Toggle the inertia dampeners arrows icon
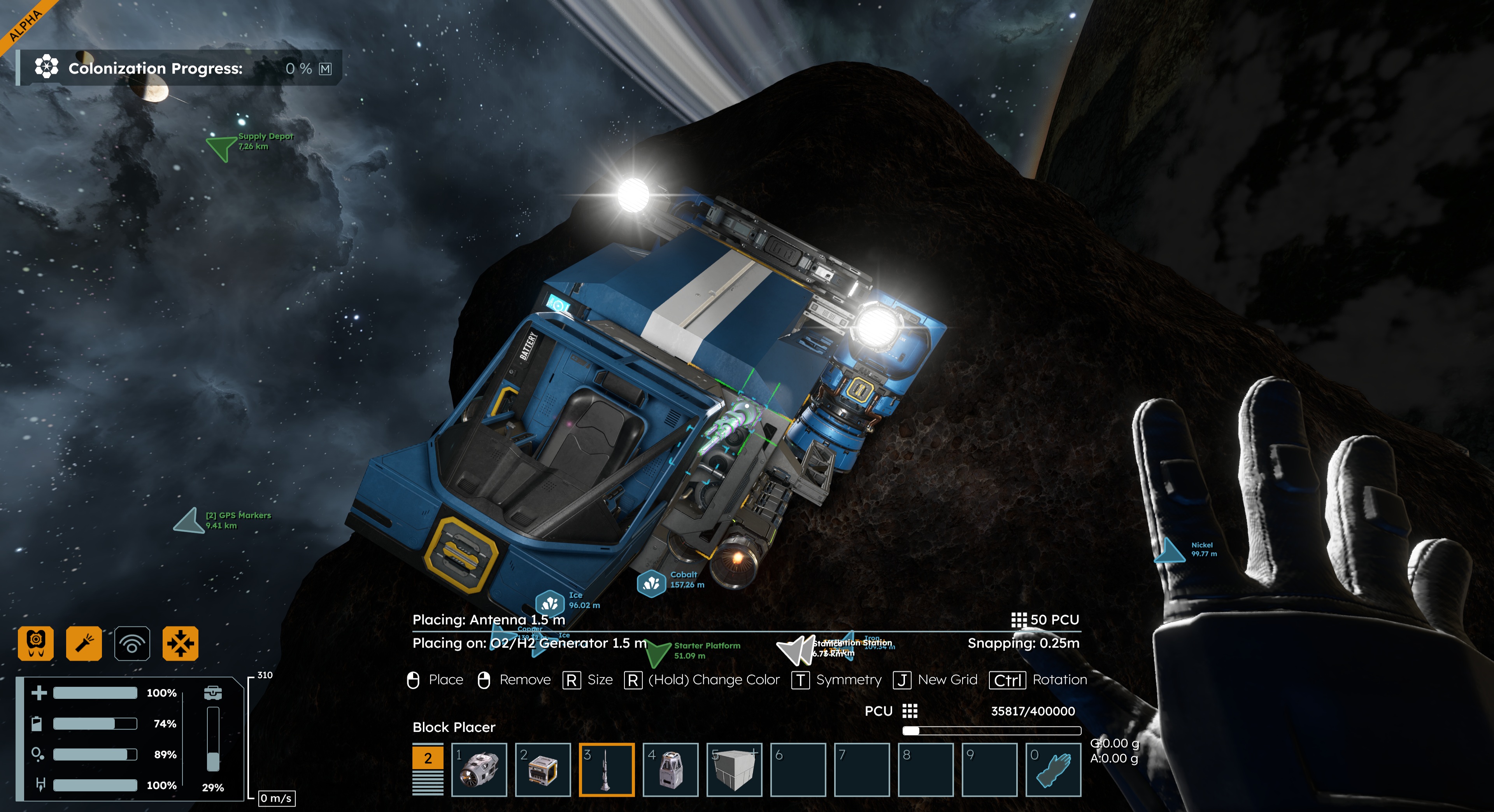This screenshot has height=812, width=1494. click(x=181, y=643)
